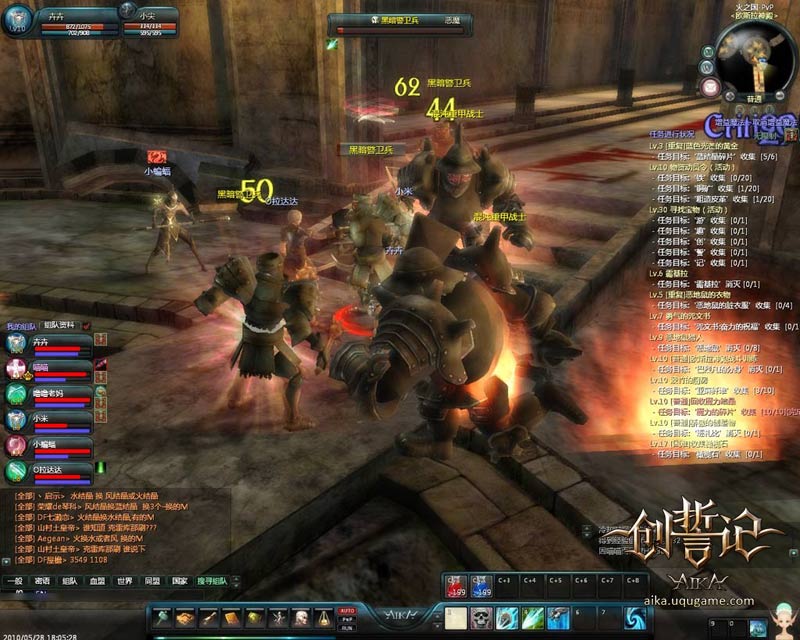The width and height of the screenshot is (800, 640).
Task: Switch to the 世界 world chat tab
Action: (x=124, y=580)
